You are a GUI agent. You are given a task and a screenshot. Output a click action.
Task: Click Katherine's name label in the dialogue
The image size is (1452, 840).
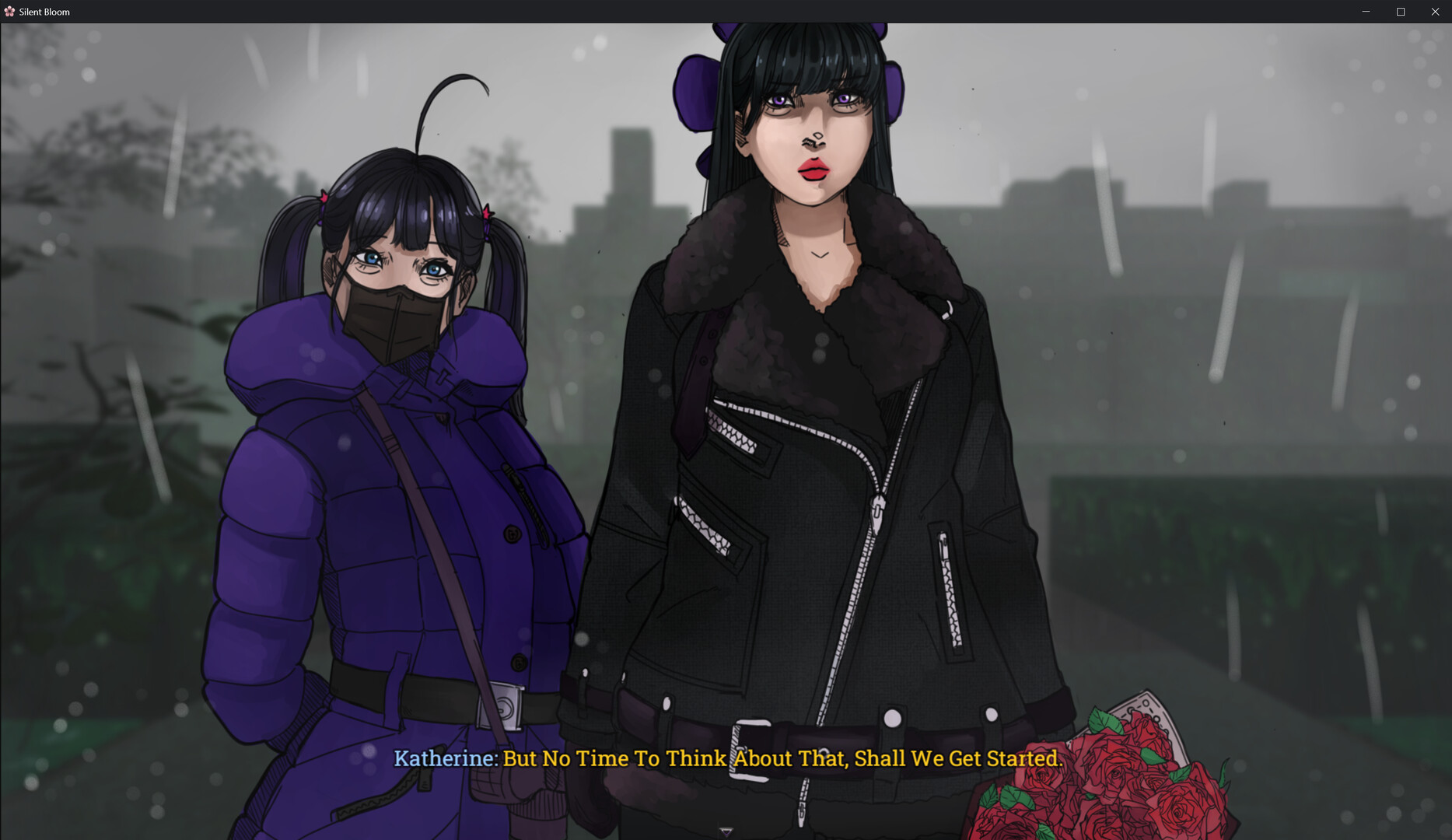pyautogui.click(x=444, y=758)
